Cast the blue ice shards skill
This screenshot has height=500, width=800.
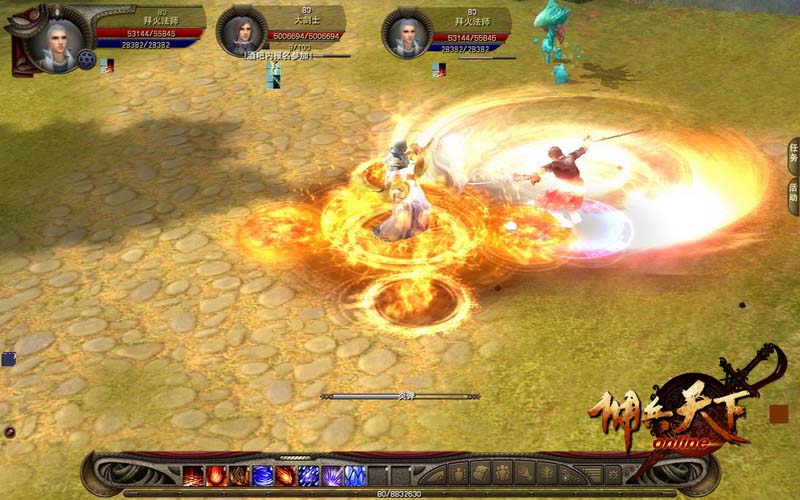[309, 475]
